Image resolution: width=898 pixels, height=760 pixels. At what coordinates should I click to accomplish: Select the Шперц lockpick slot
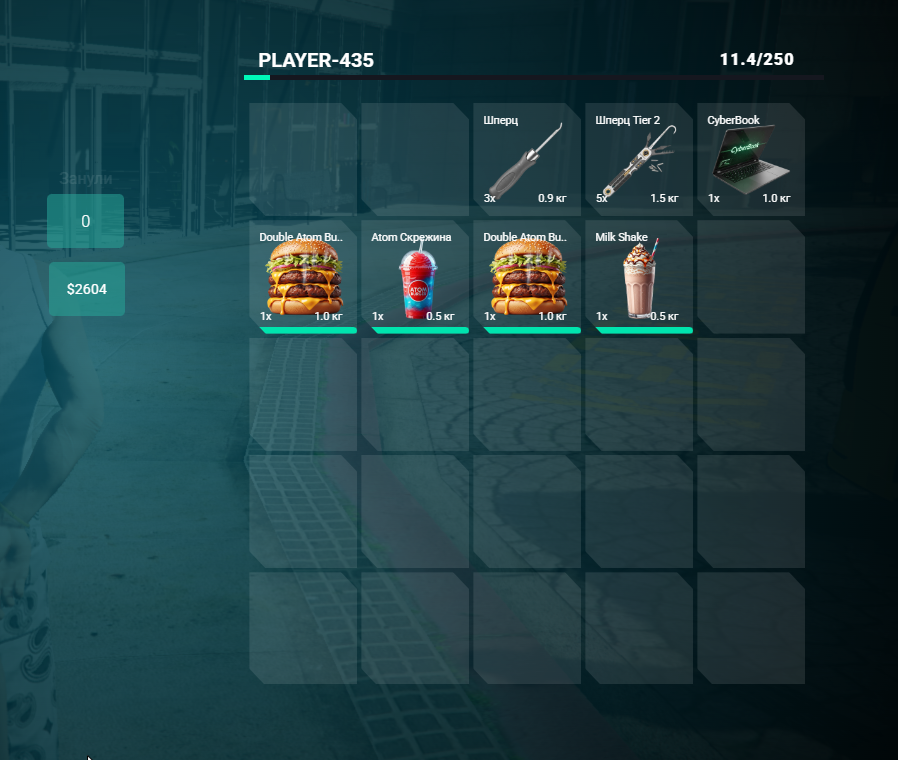(527, 159)
